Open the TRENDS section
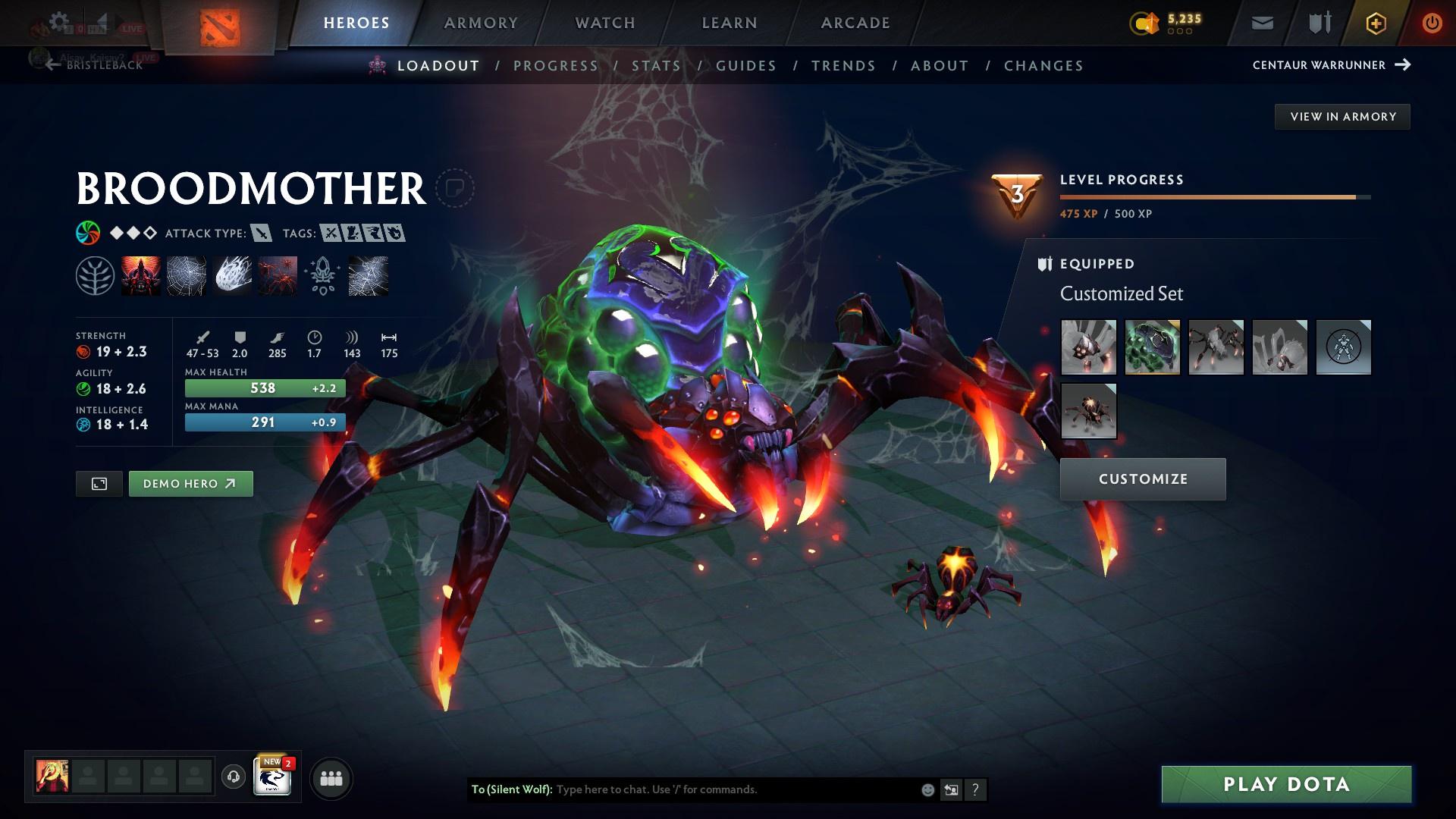The width and height of the screenshot is (1456, 819). (843, 66)
